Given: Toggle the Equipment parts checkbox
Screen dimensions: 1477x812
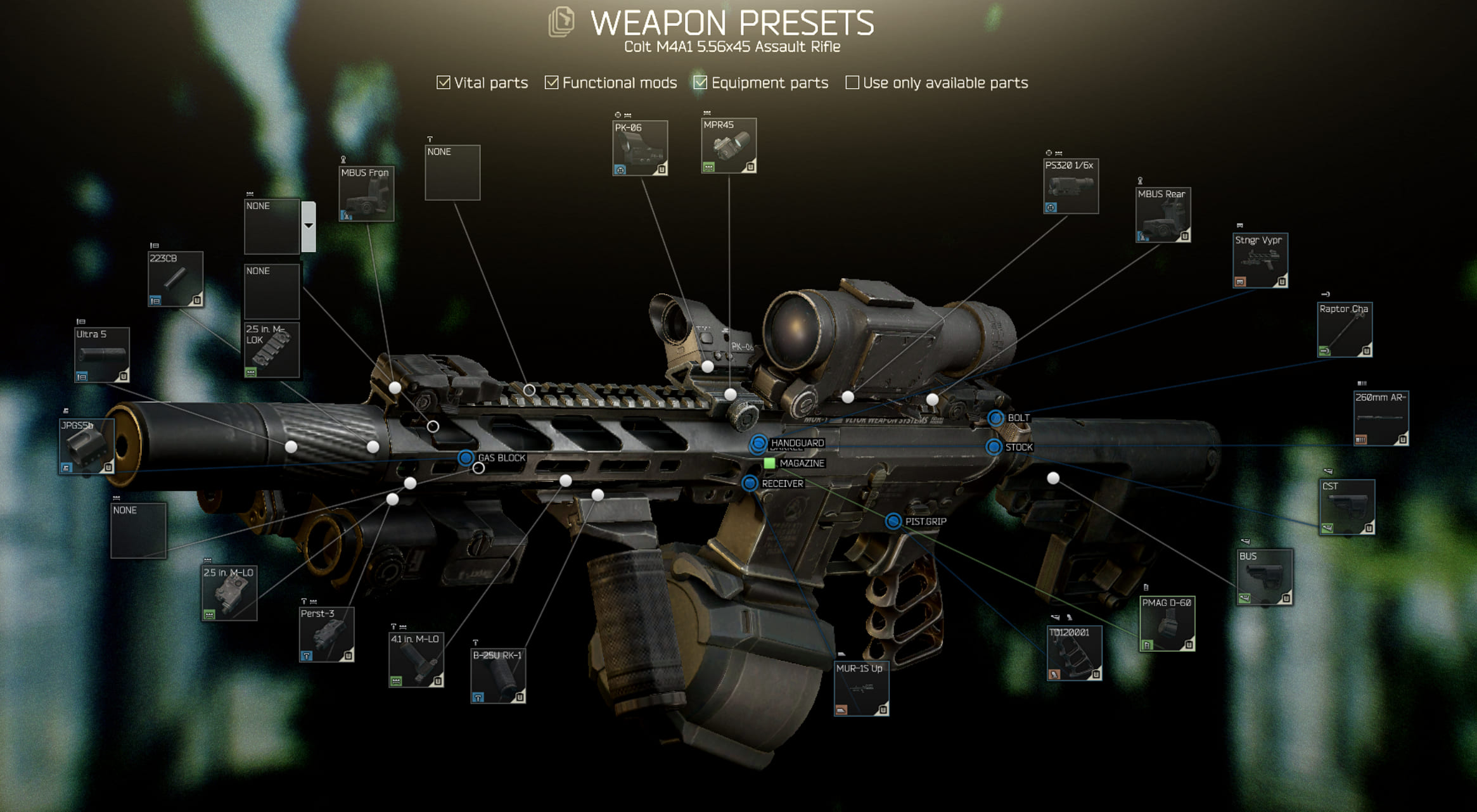Looking at the screenshot, I should point(700,83).
